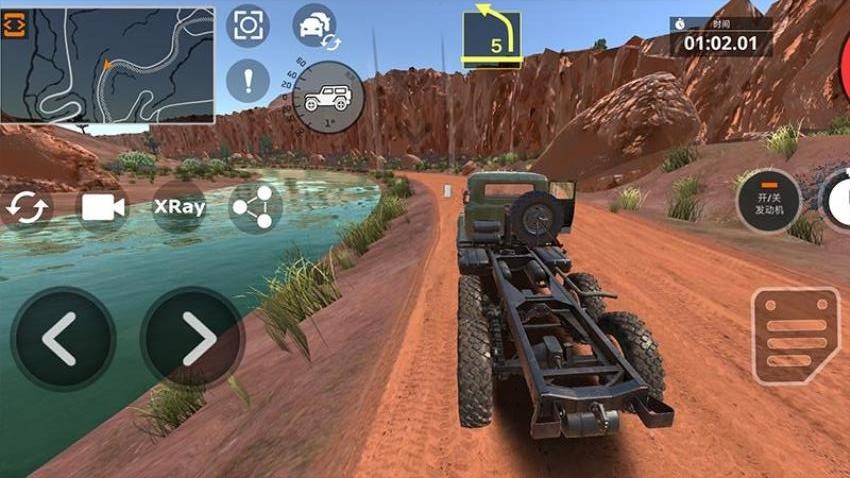Open the minimap in the corner
This screenshot has height=478, width=850.
point(108,66)
